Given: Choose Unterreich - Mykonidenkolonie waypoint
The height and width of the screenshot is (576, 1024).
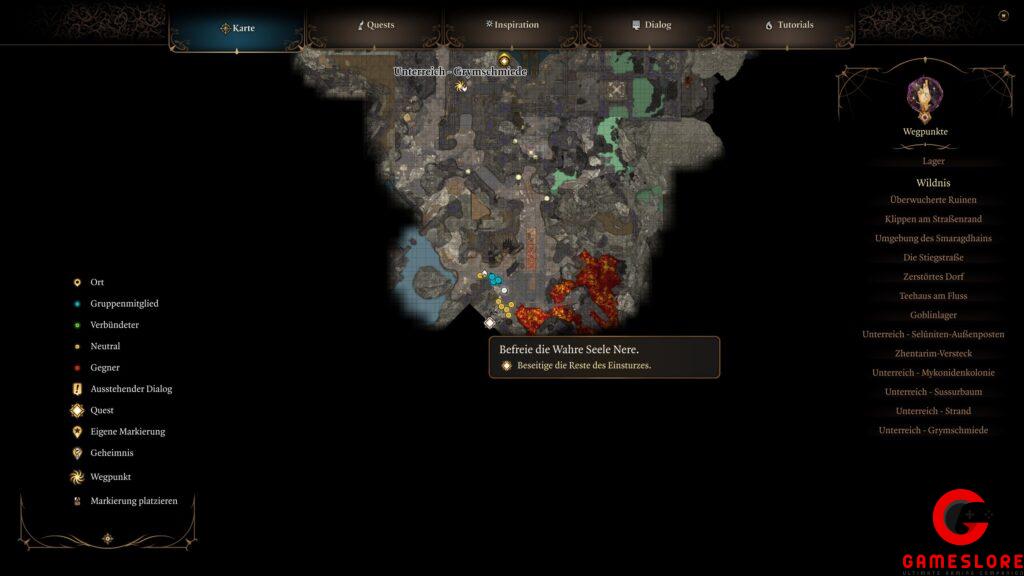Looking at the screenshot, I should tap(933, 373).
